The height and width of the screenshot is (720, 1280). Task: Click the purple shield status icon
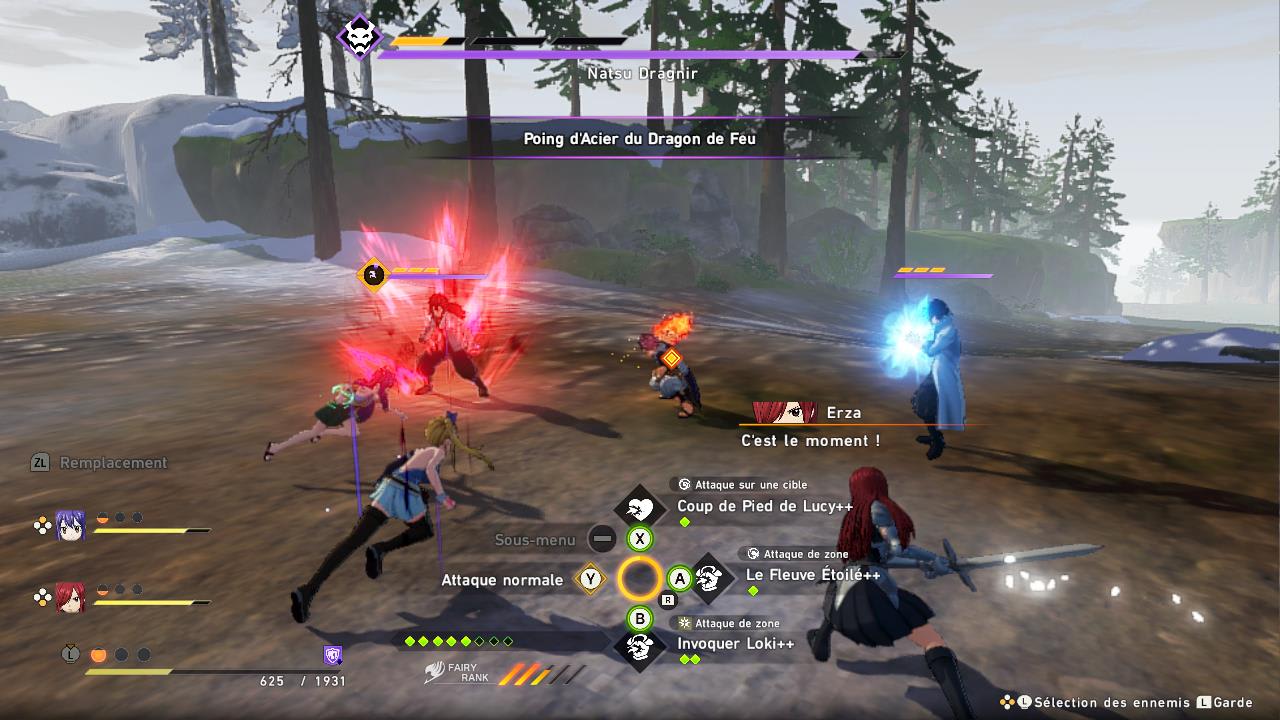coord(333,655)
